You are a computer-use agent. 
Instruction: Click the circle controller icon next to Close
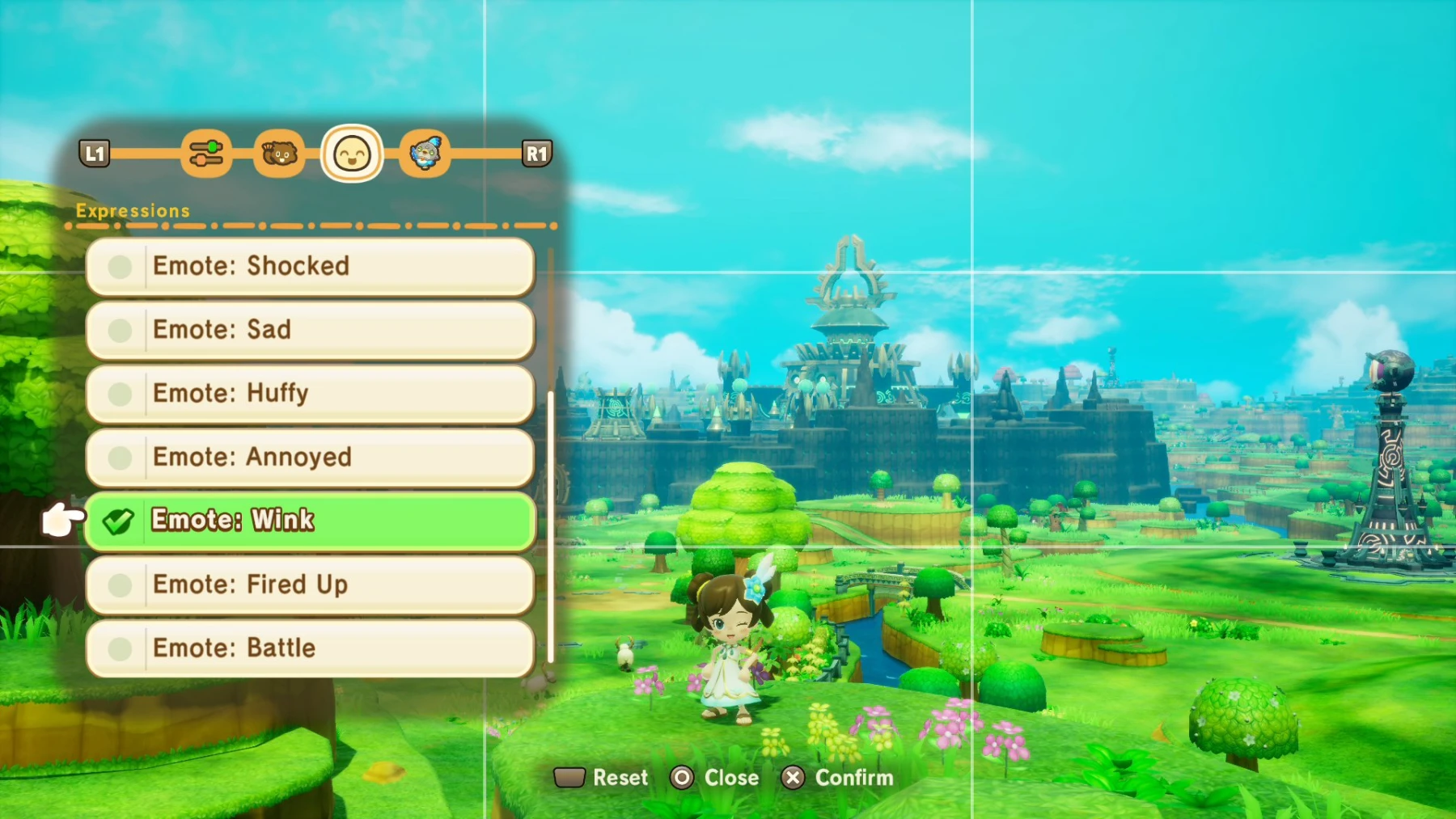(684, 778)
